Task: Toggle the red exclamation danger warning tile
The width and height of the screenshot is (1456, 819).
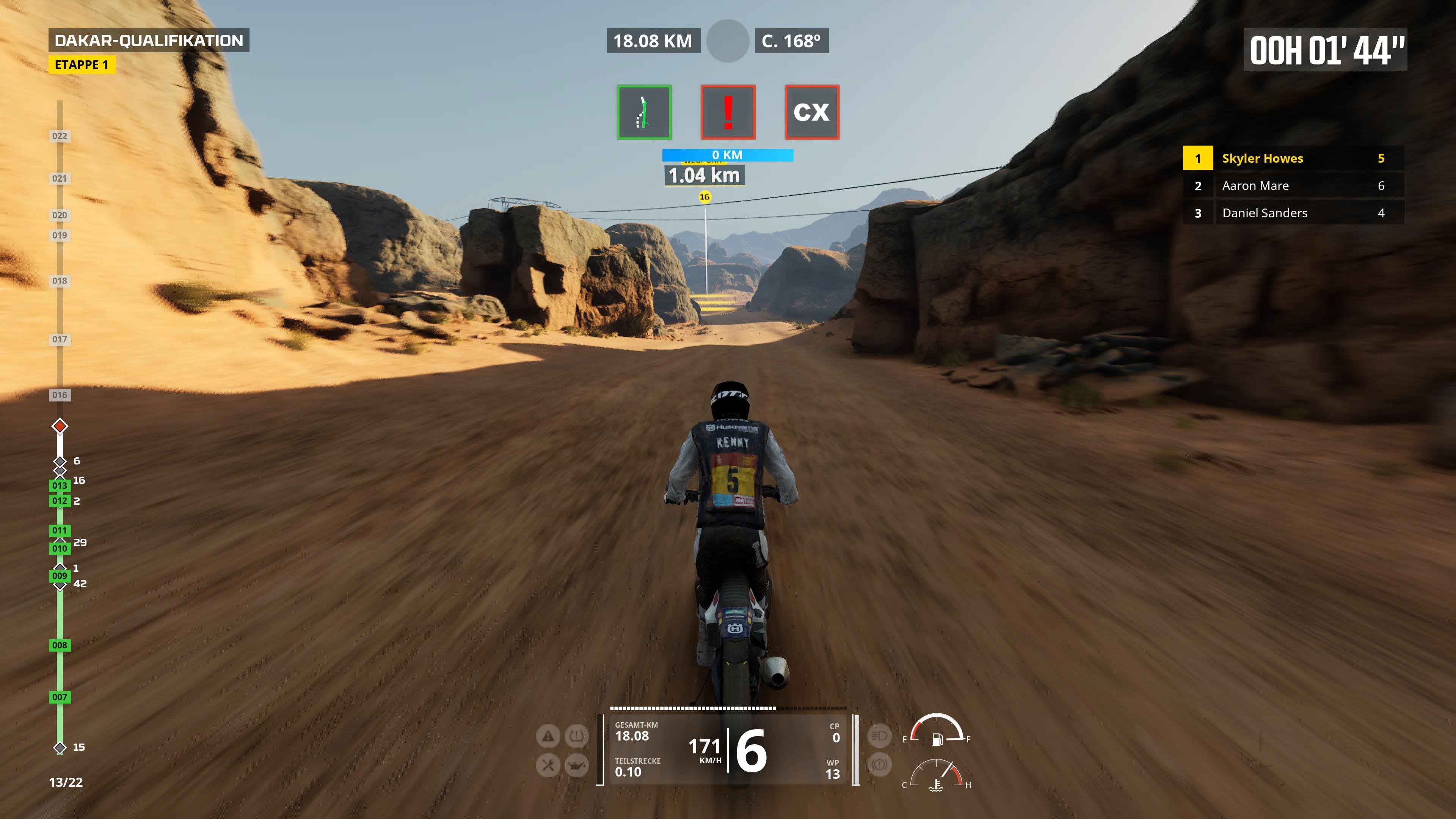Action: 728,112
